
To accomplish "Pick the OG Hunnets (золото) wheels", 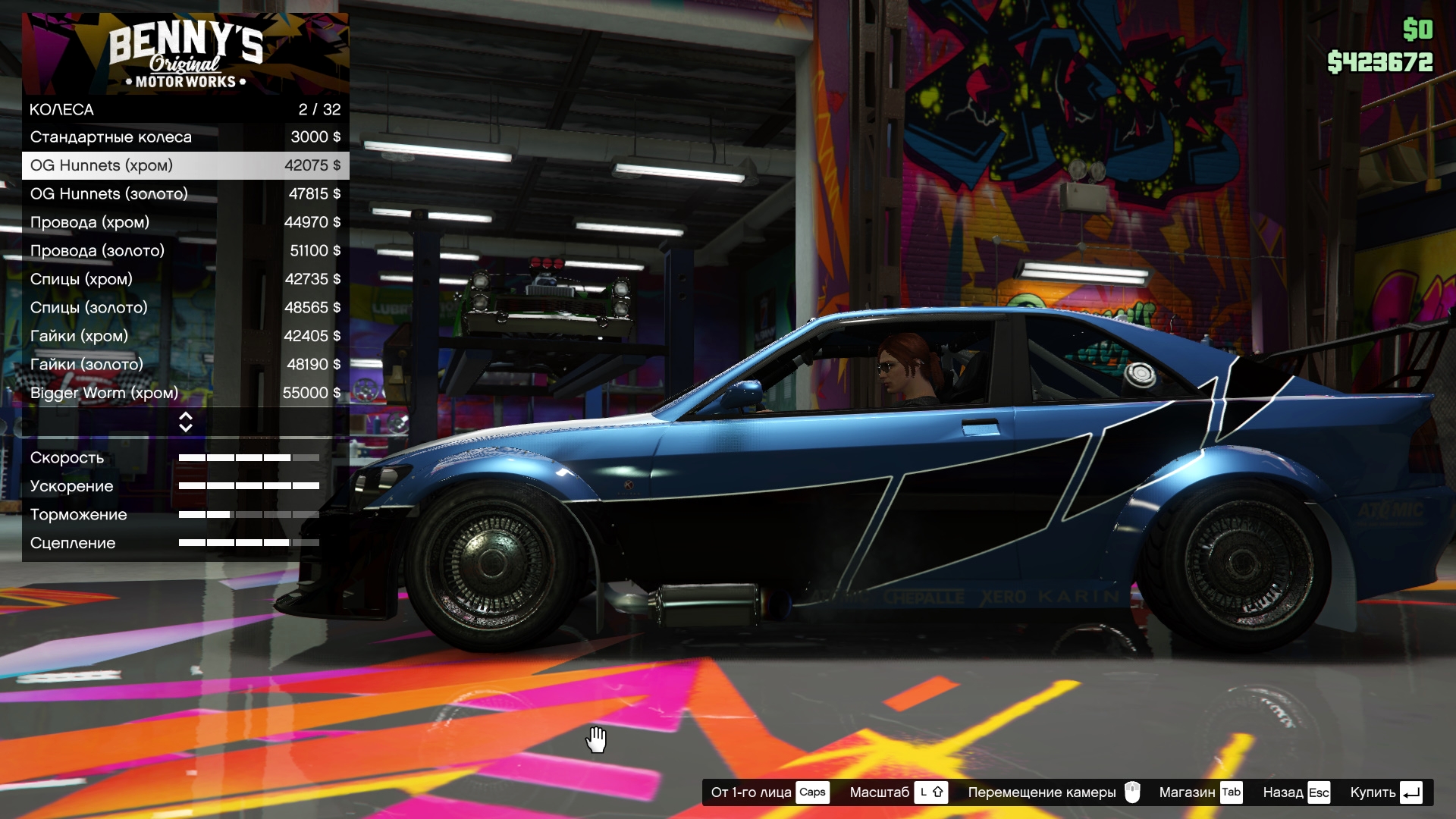I will (x=185, y=194).
